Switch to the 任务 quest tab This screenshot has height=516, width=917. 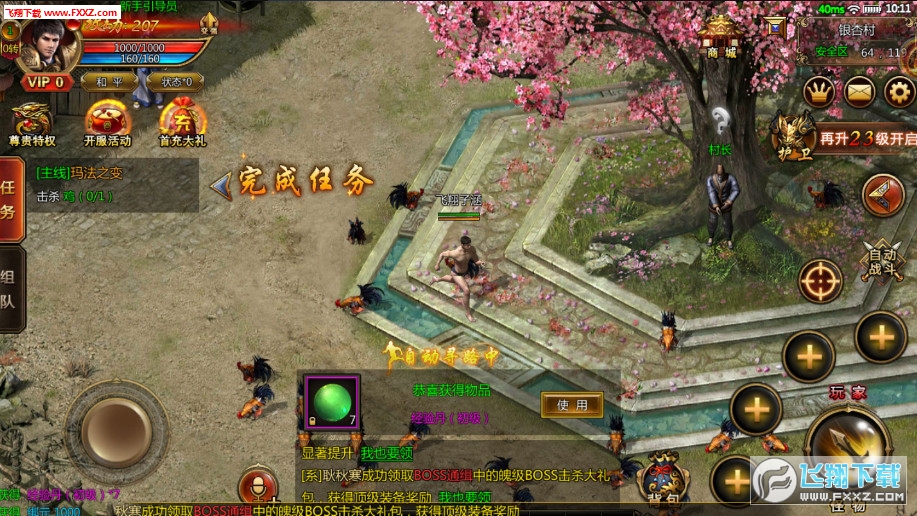[10, 200]
